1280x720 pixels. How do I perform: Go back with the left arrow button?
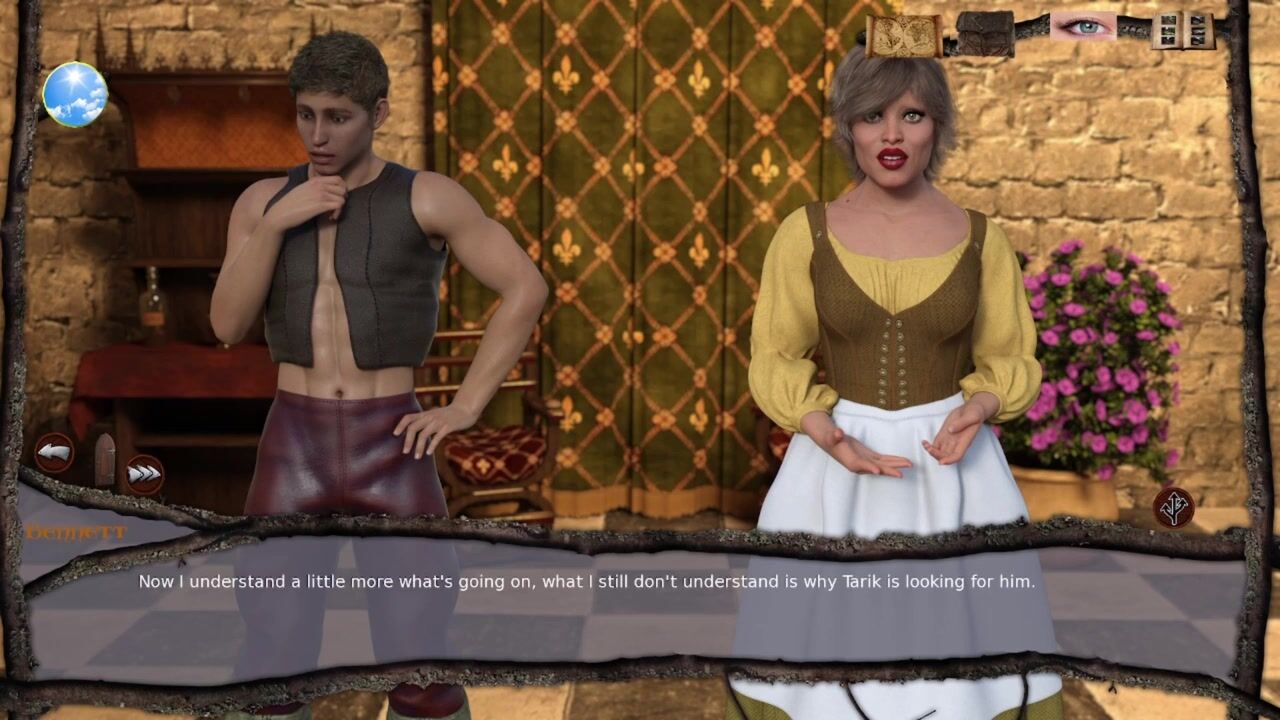click(55, 453)
